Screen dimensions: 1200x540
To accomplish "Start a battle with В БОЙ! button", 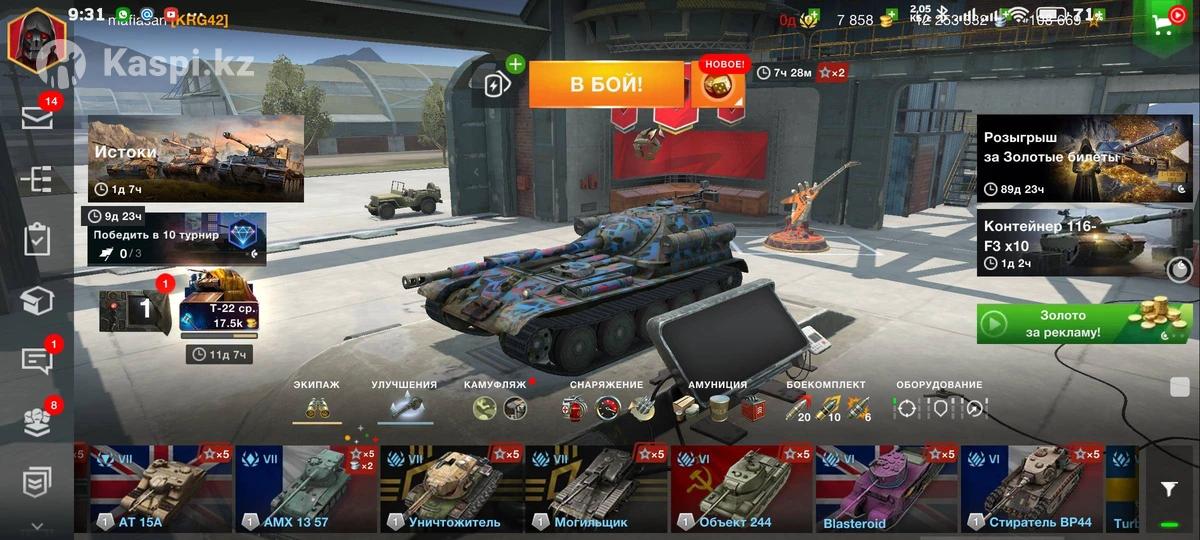I will point(606,85).
